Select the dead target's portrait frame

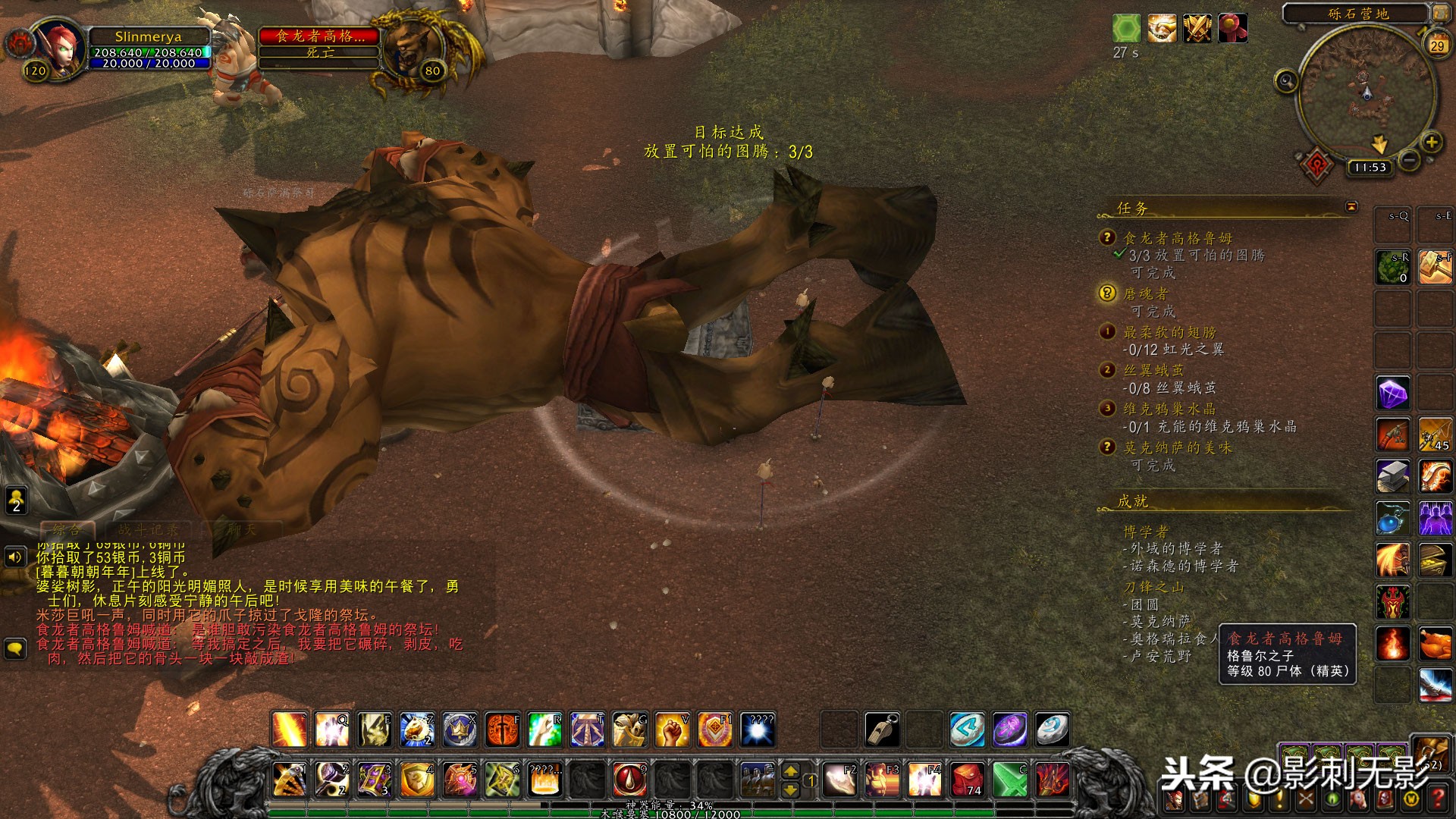410,45
